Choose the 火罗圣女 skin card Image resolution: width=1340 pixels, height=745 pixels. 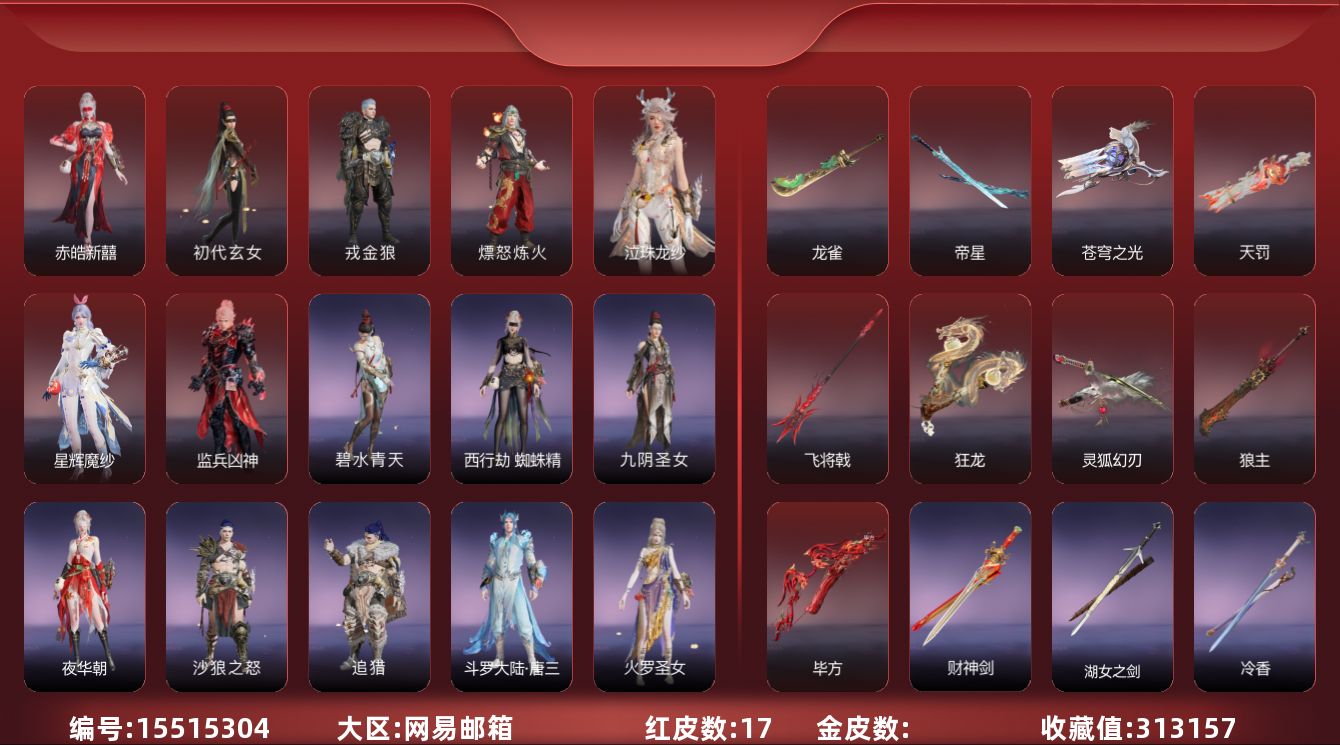tap(654, 596)
